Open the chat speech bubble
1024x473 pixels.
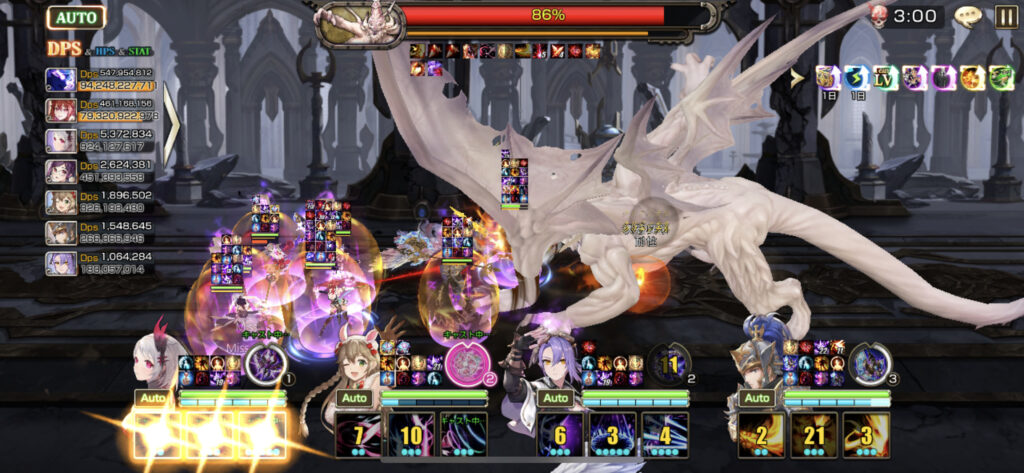[x=967, y=16]
